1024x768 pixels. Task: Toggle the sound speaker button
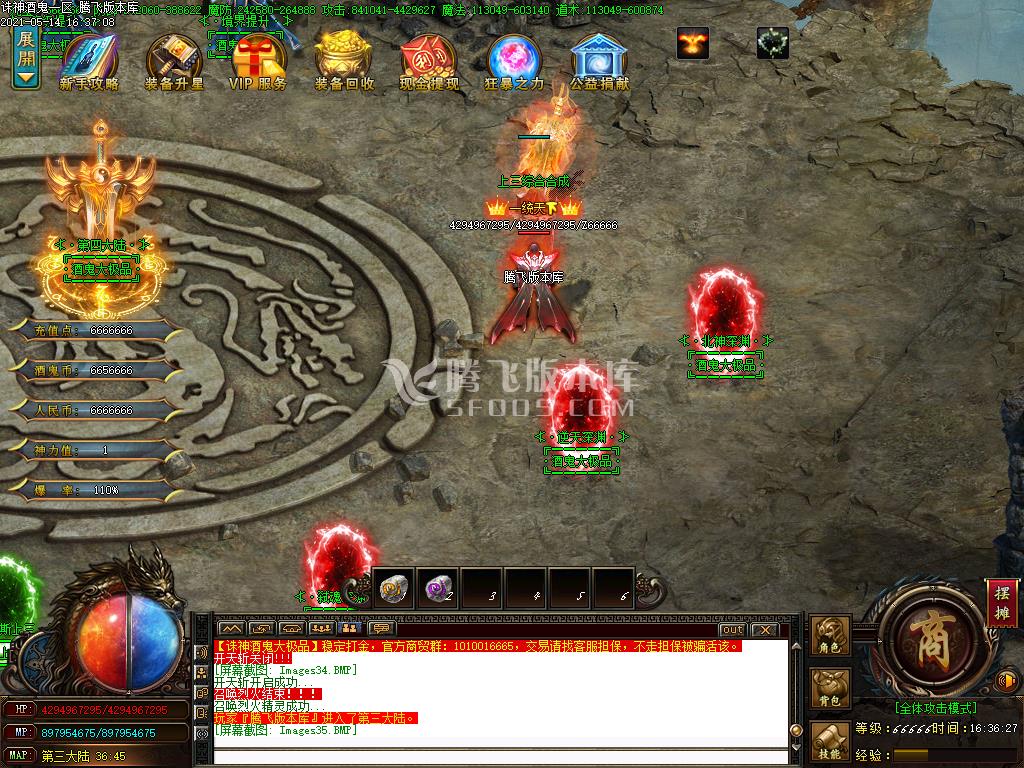(x=1007, y=682)
